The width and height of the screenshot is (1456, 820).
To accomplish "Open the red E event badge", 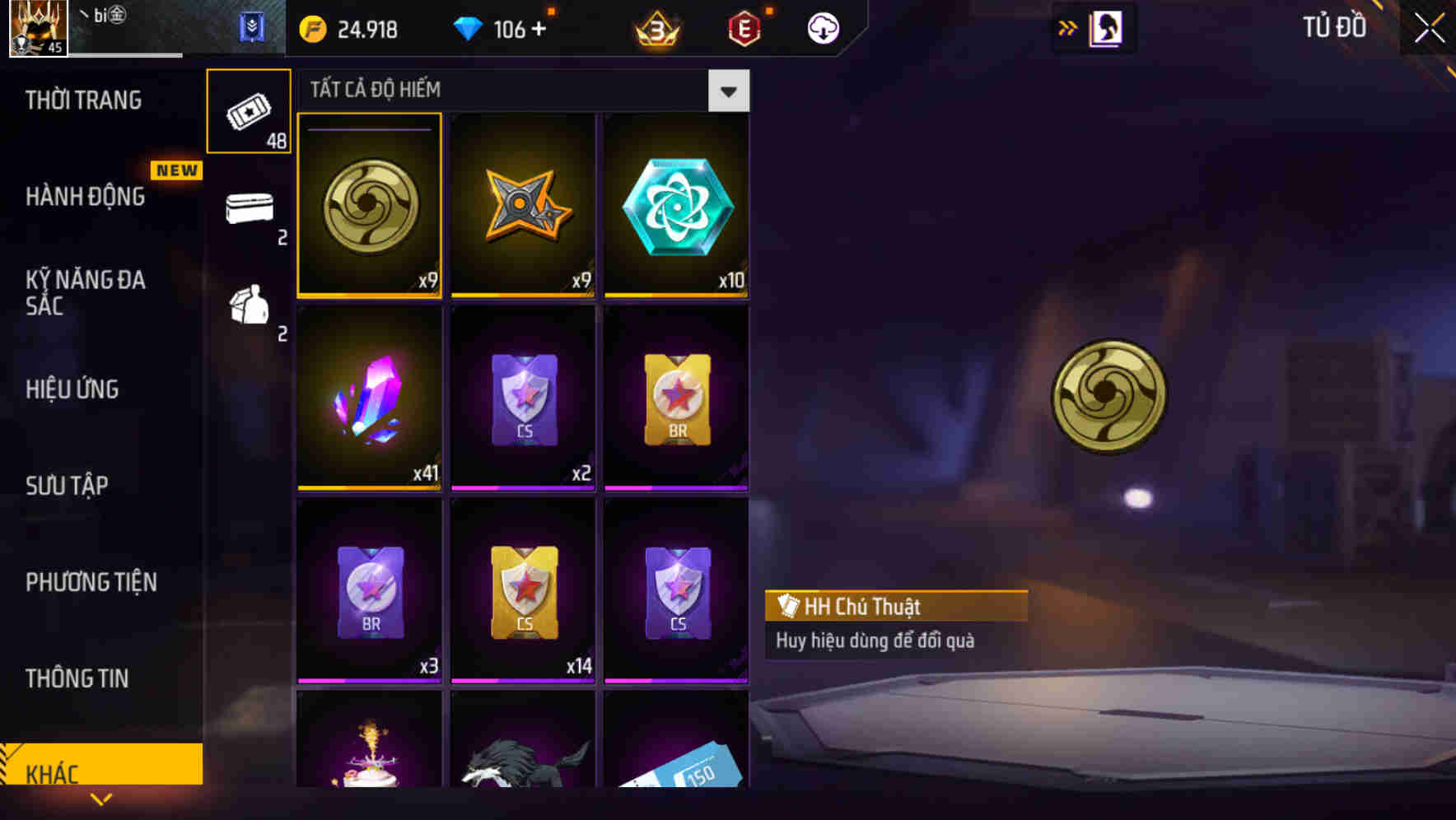I will coord(742,29).
